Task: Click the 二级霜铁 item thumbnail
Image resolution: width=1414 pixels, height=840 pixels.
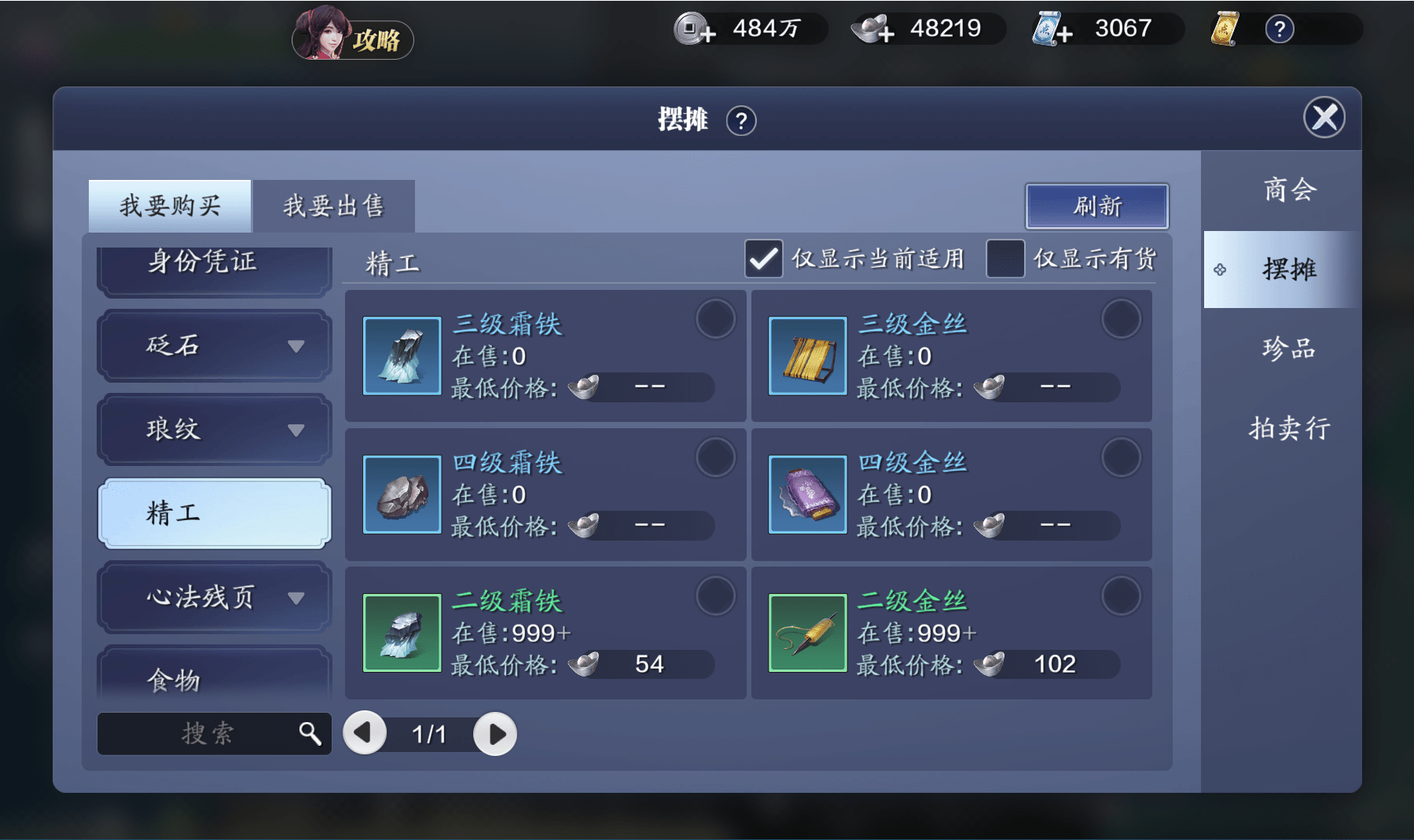Action: [x=402, y=633]
